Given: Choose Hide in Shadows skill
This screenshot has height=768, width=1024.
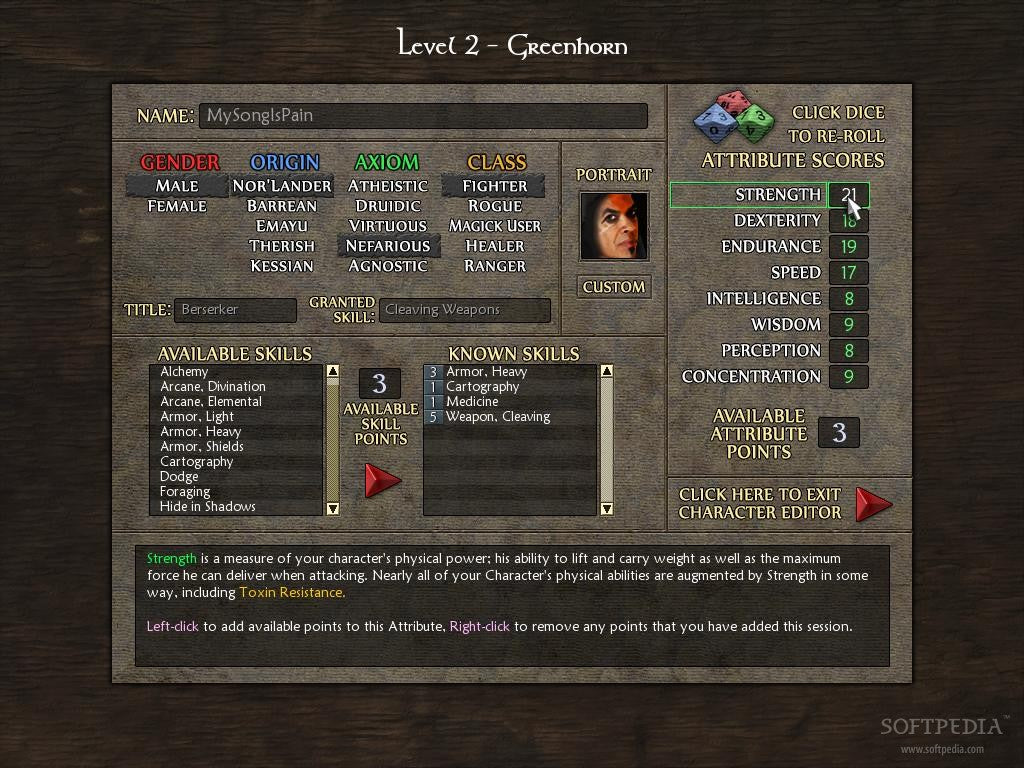Looking at the screenshot, I should tap(208, 507).
